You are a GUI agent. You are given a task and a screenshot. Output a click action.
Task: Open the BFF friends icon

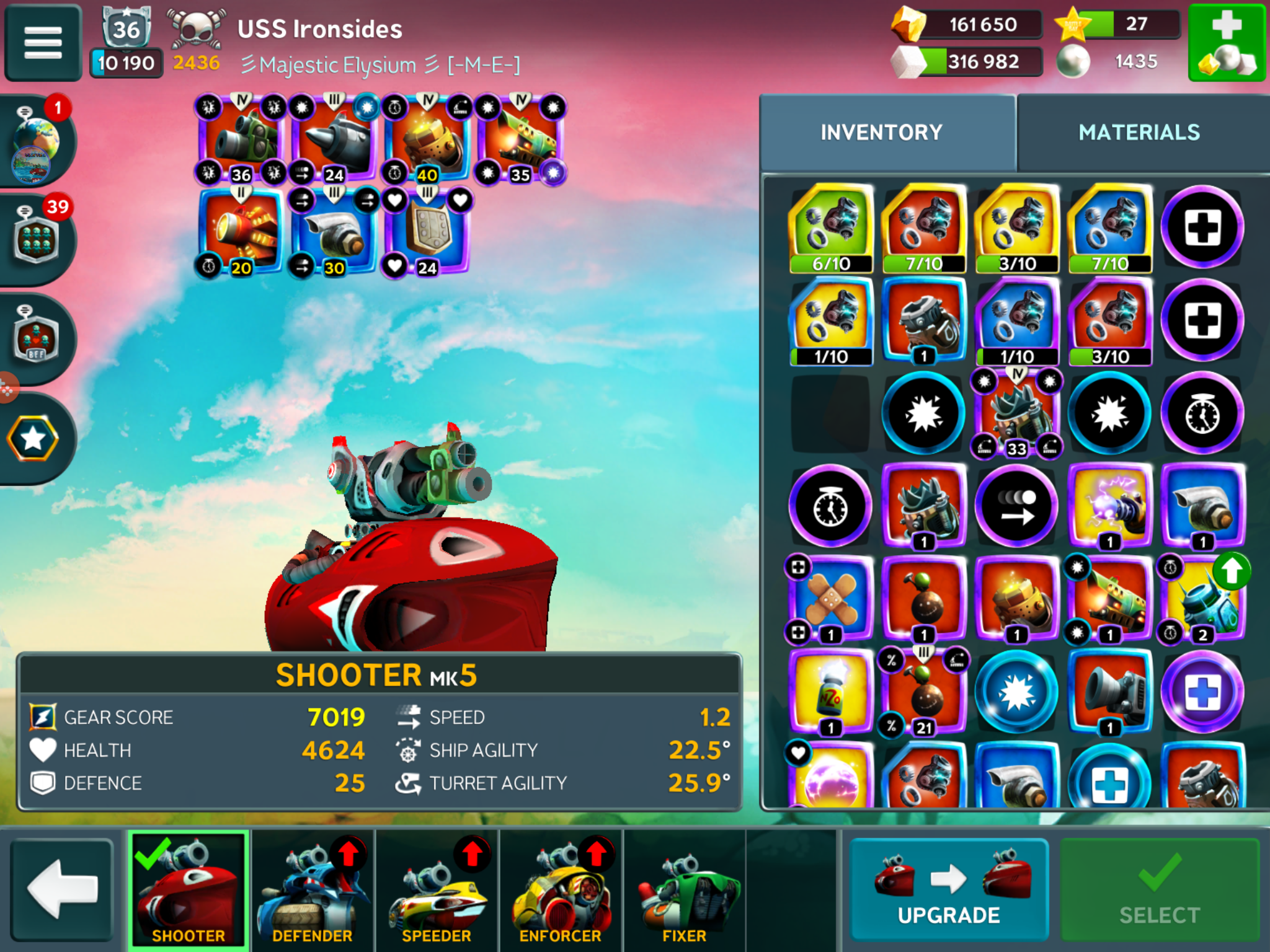pyautogui.click(x=36, y=338)
